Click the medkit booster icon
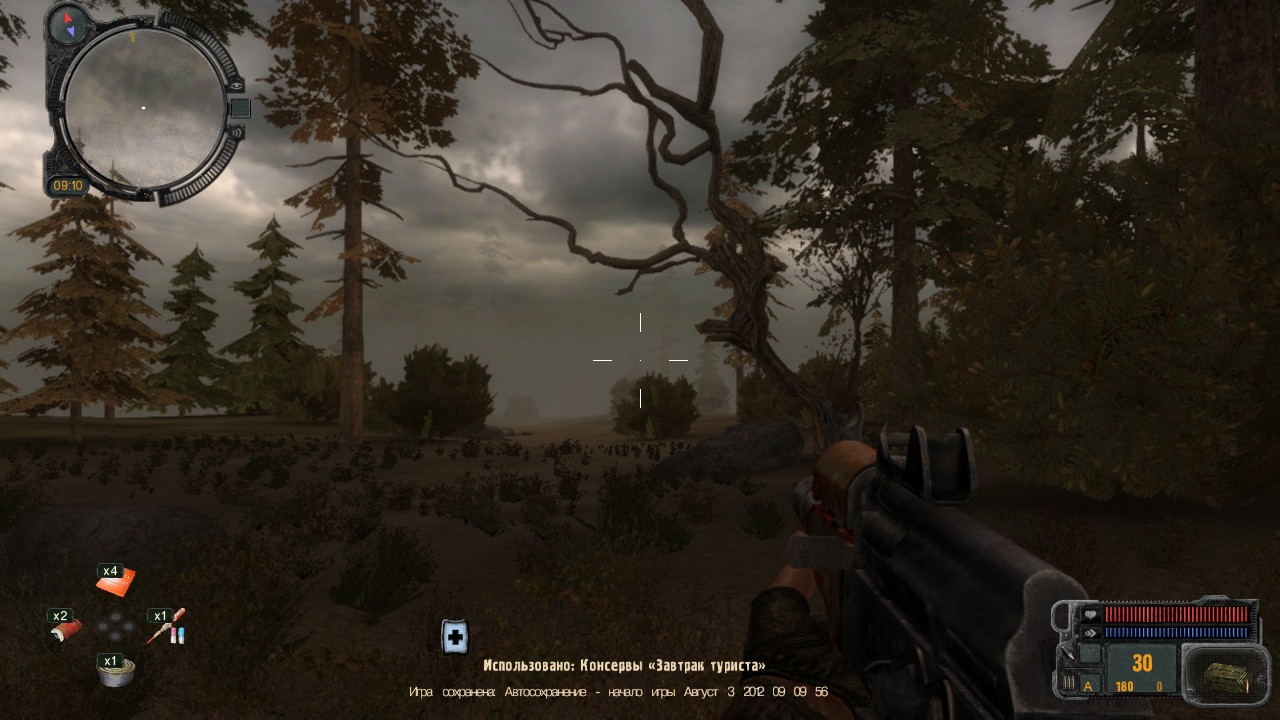The image size is (1280, 720). [455, 637]
